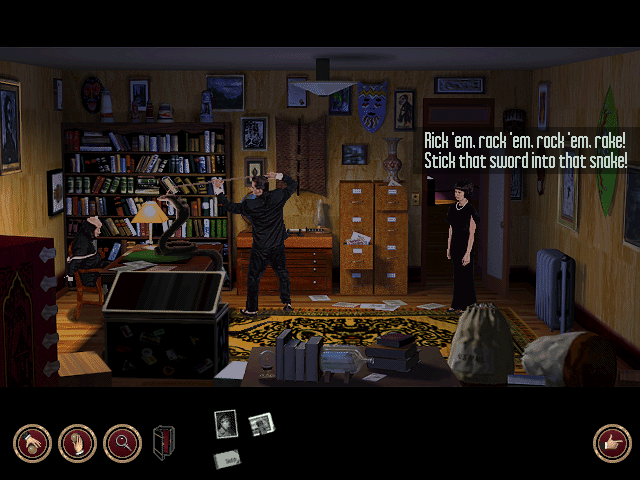Select the portrait photograph inventory item
The image size is (640, 480).
click(x=225, y=424)
